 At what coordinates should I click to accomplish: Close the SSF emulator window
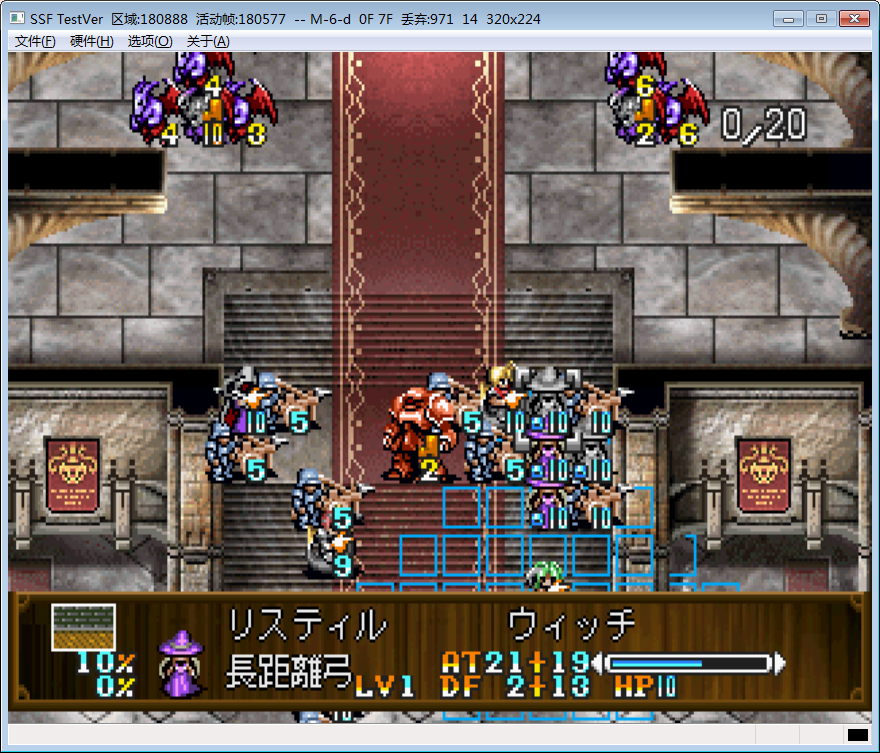(853, 18)
